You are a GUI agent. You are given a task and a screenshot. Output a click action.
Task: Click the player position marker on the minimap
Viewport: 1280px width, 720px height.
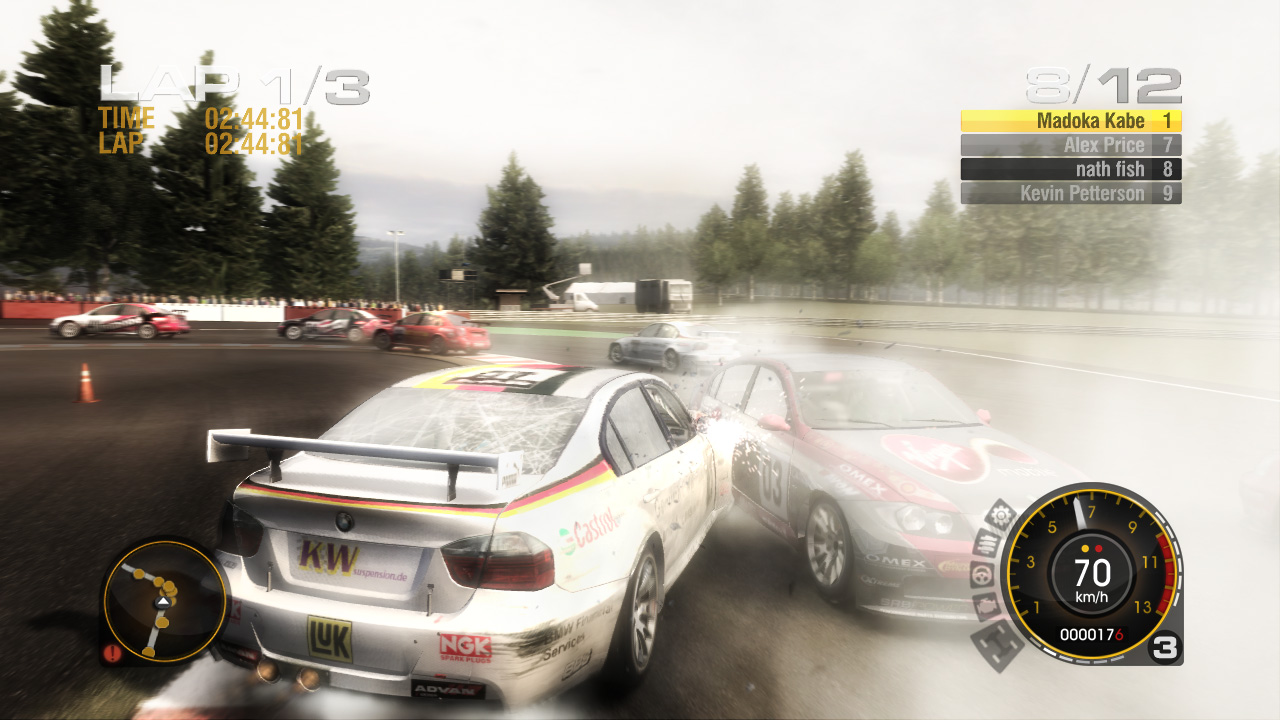click(x=163, y=603)
